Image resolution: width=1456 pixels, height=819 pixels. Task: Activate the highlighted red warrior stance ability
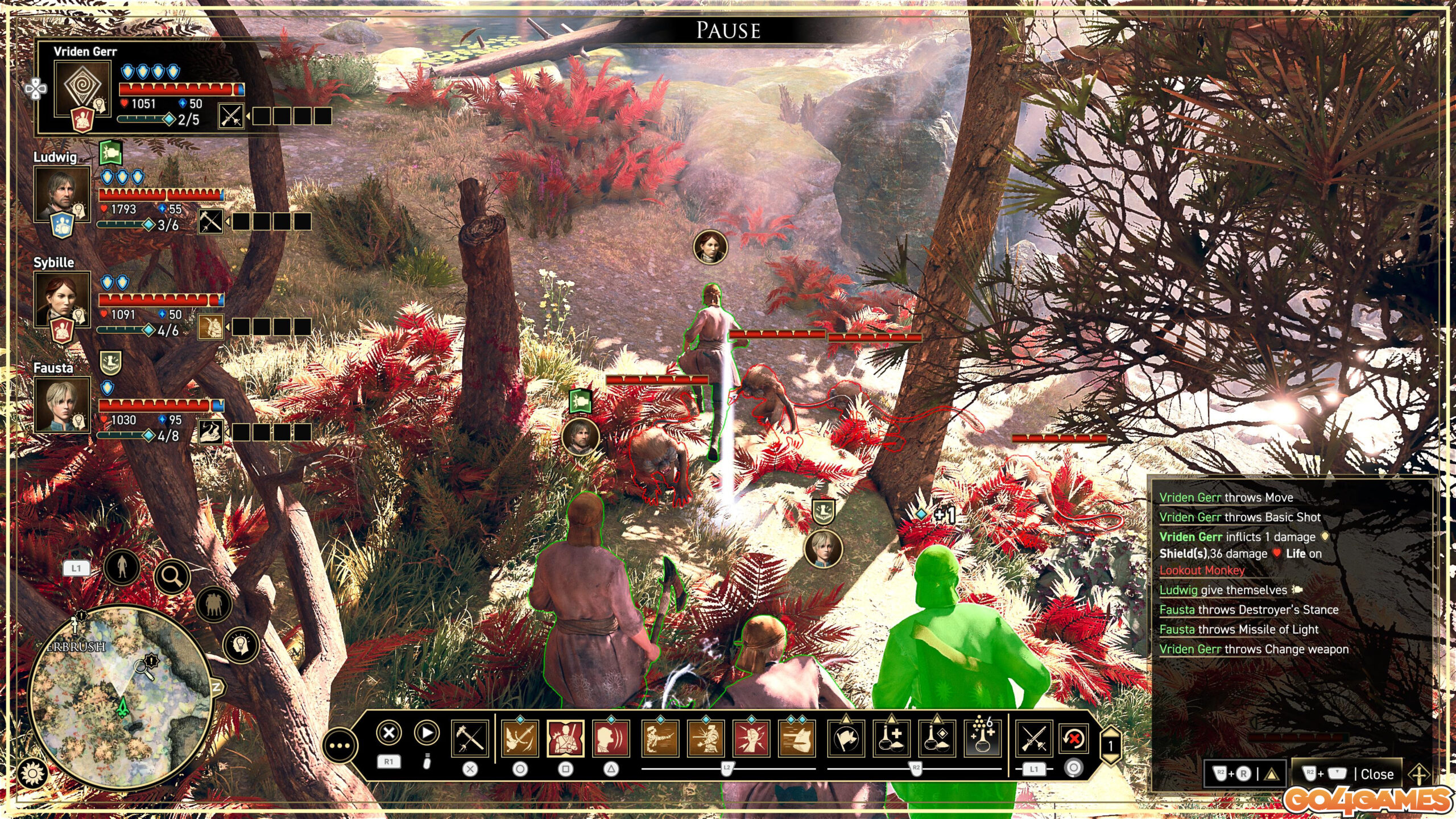coord(565,739)
